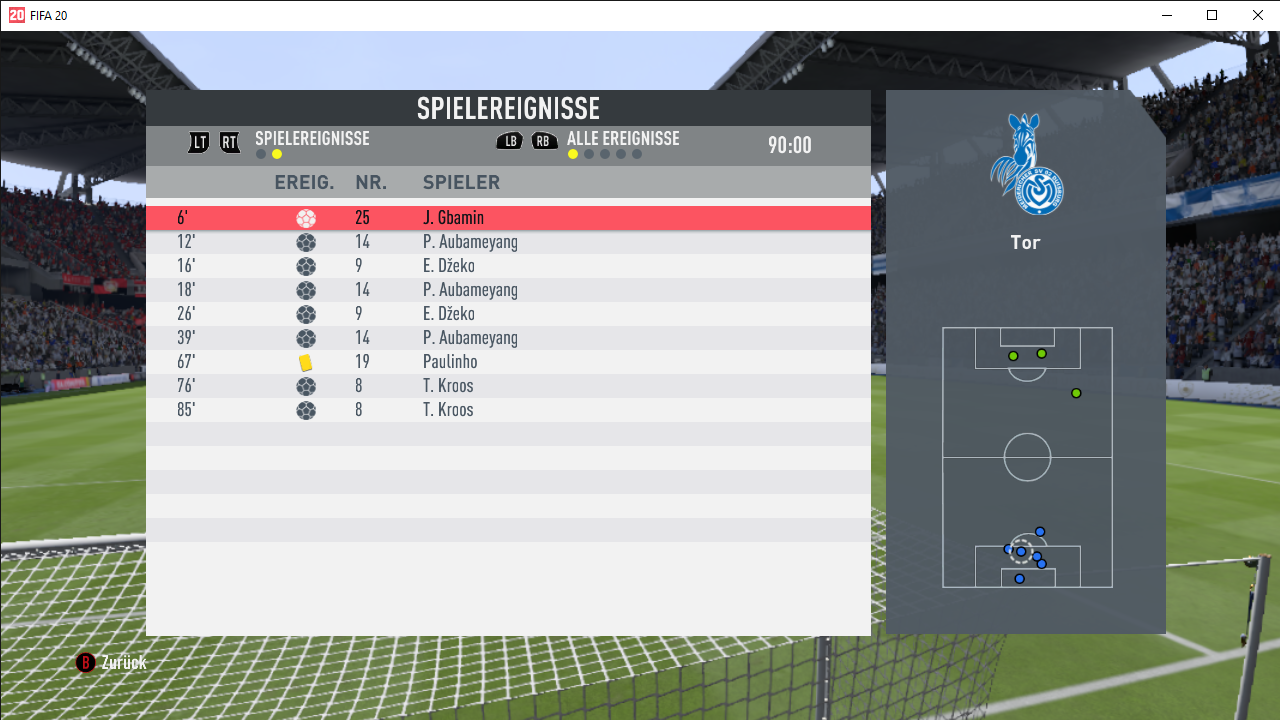Viewport: 1280px width, 720px height.
Task: Pick the 18' P. Aubameyang goal event
Action: pos(508,290)
